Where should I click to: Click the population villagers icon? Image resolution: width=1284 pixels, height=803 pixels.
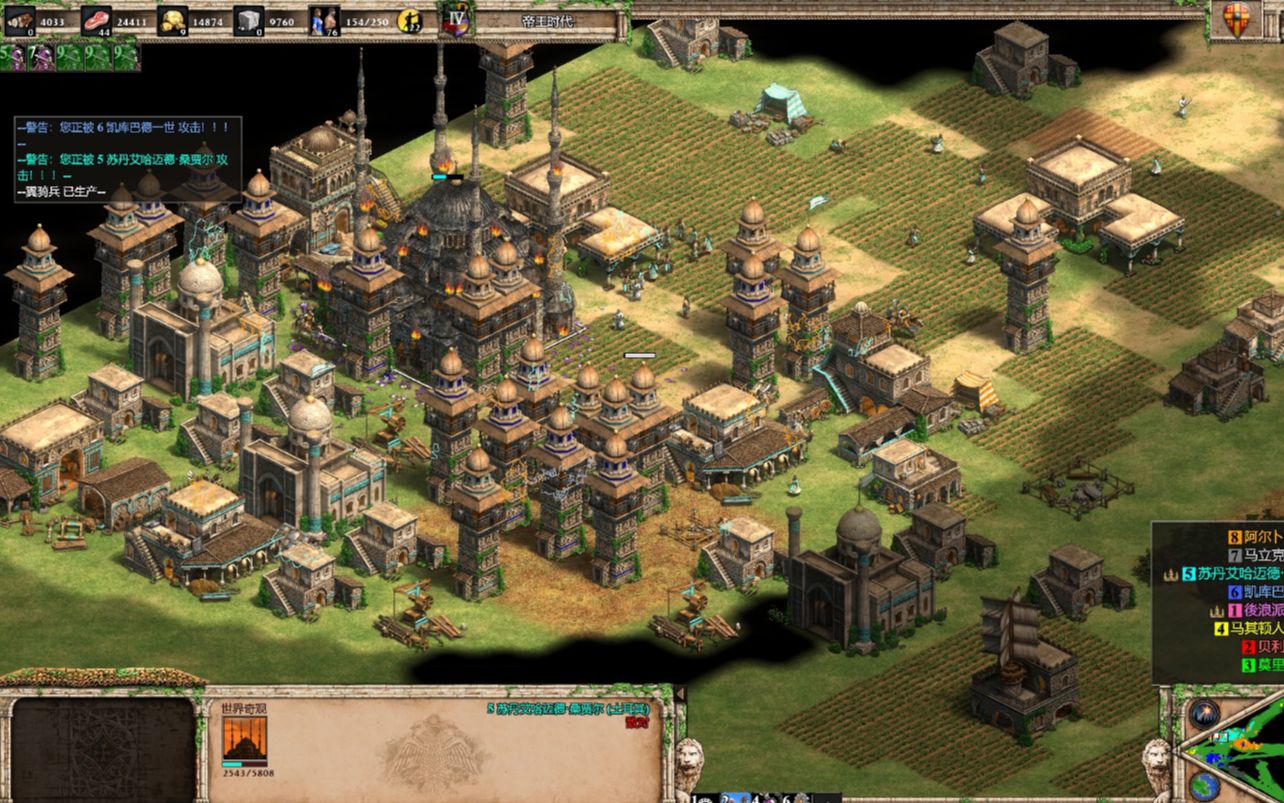tap(323, 19)
